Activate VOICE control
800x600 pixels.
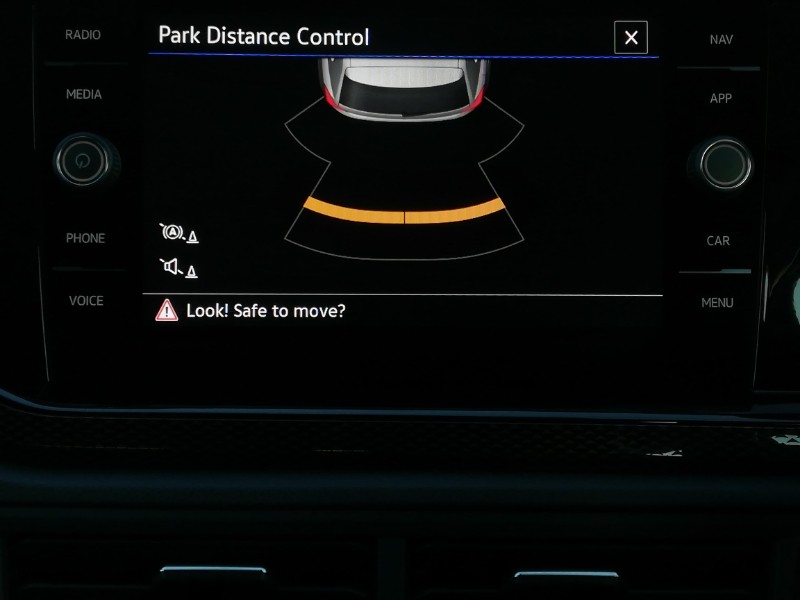click(85, 301)
